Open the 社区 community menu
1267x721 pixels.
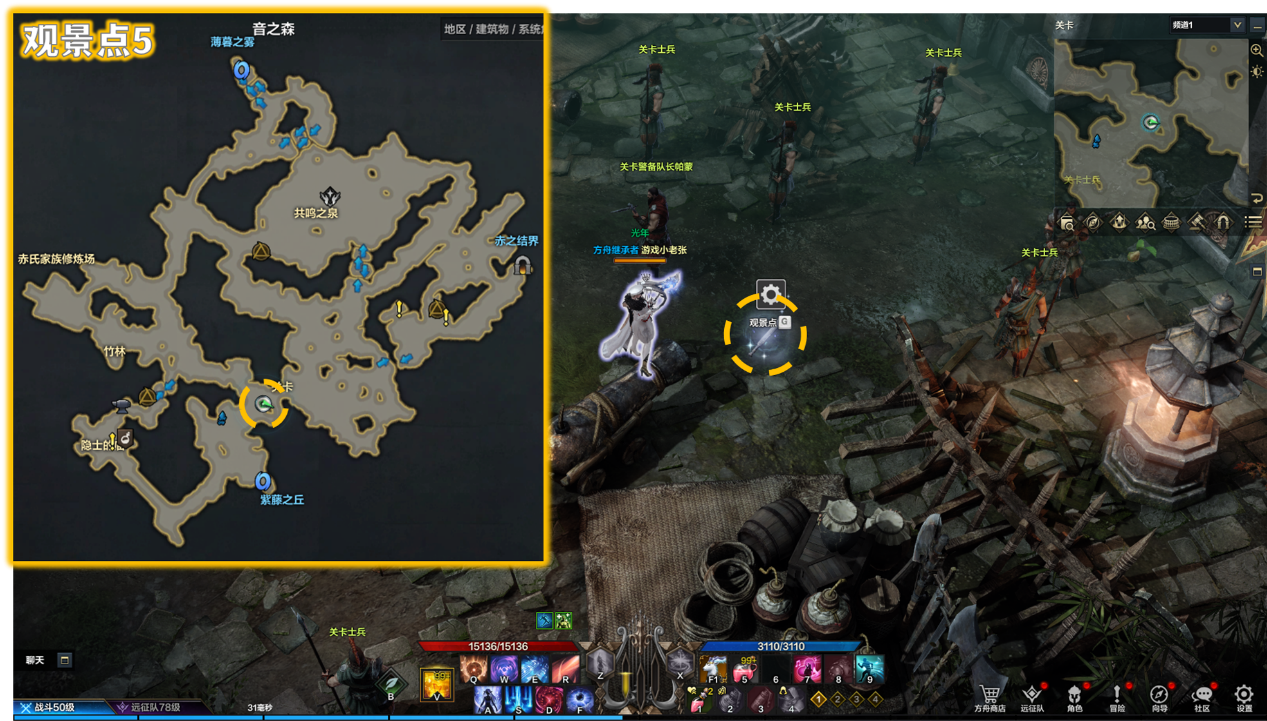coord(1202,696)
